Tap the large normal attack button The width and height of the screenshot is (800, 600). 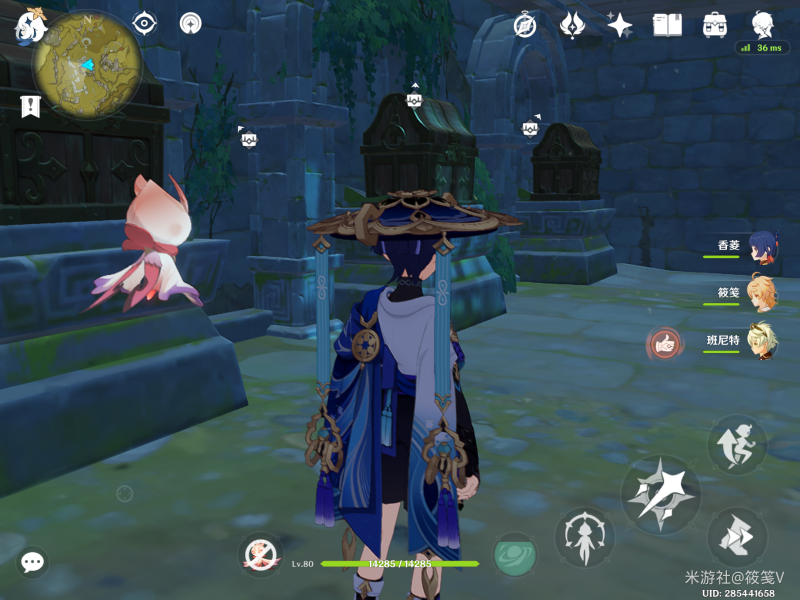(x=660, y=494)
